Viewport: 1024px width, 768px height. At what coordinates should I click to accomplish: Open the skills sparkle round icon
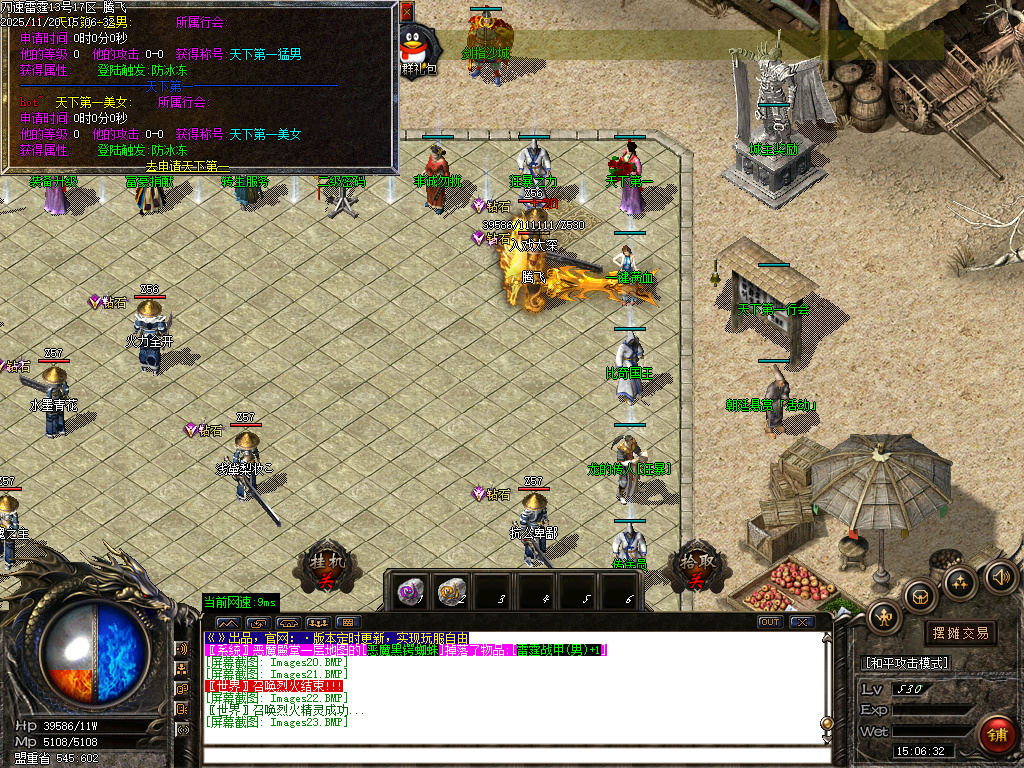point(959,583)
